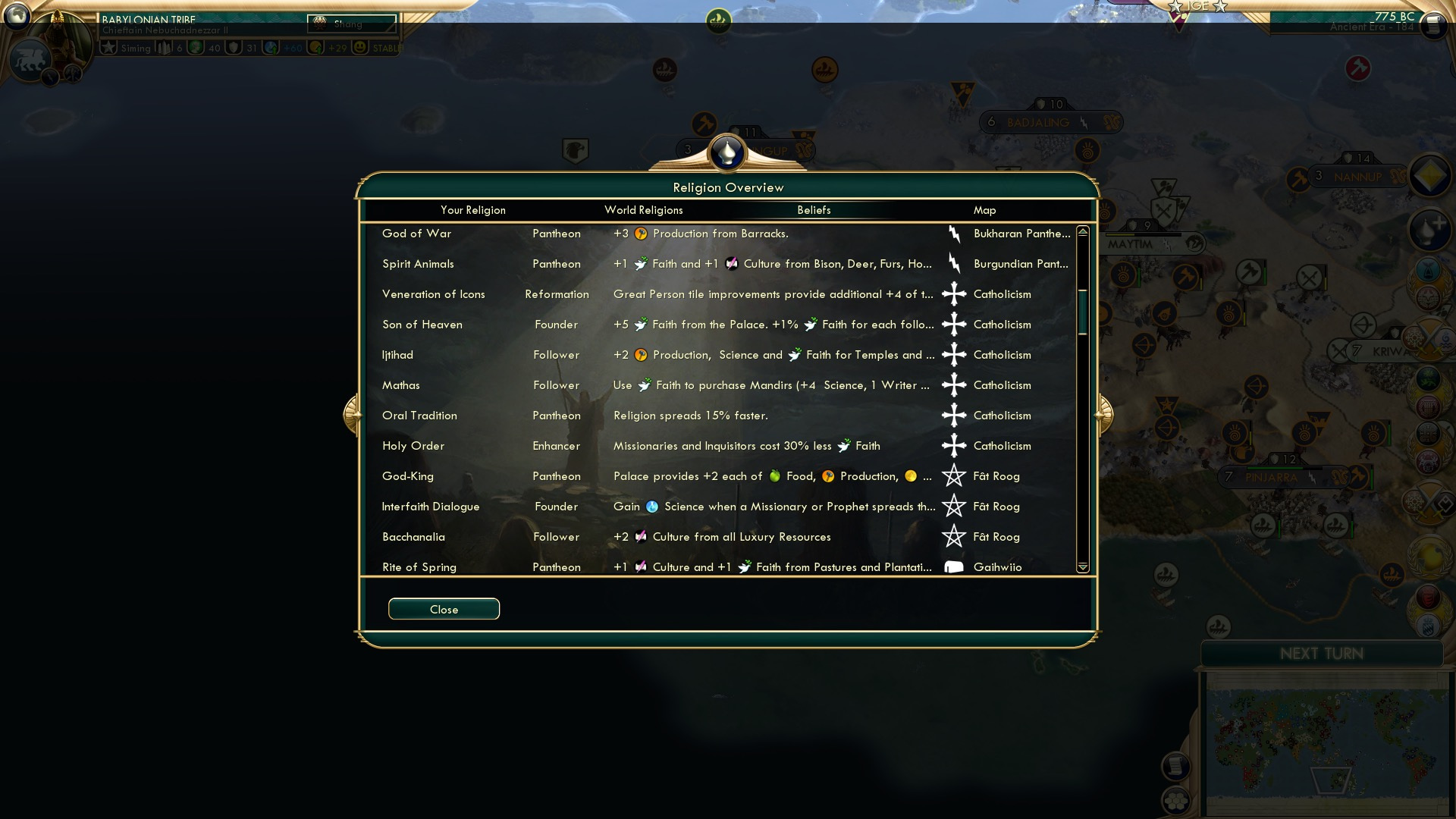The height and width of the screenshot is (819, 1456).
Task: Click the Bukharan Pantheon lightning icon near God of War
Action: (954, 234)
